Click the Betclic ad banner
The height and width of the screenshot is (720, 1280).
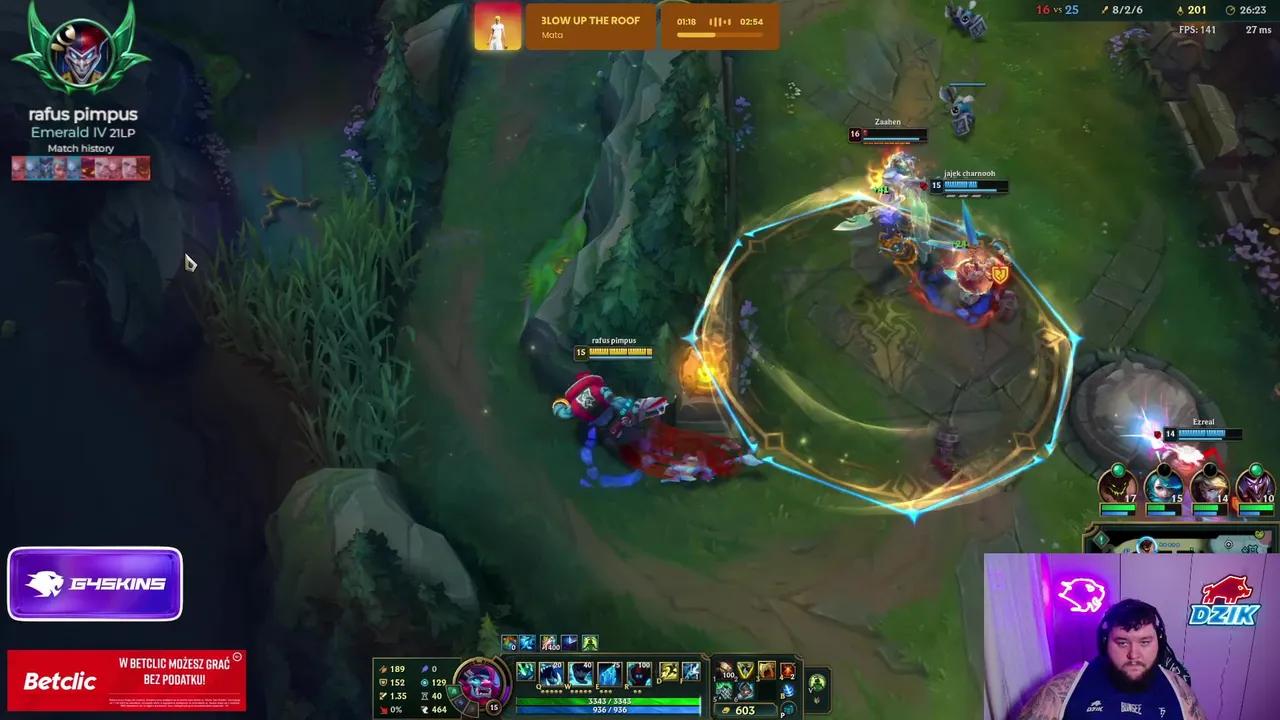(125, 680)
